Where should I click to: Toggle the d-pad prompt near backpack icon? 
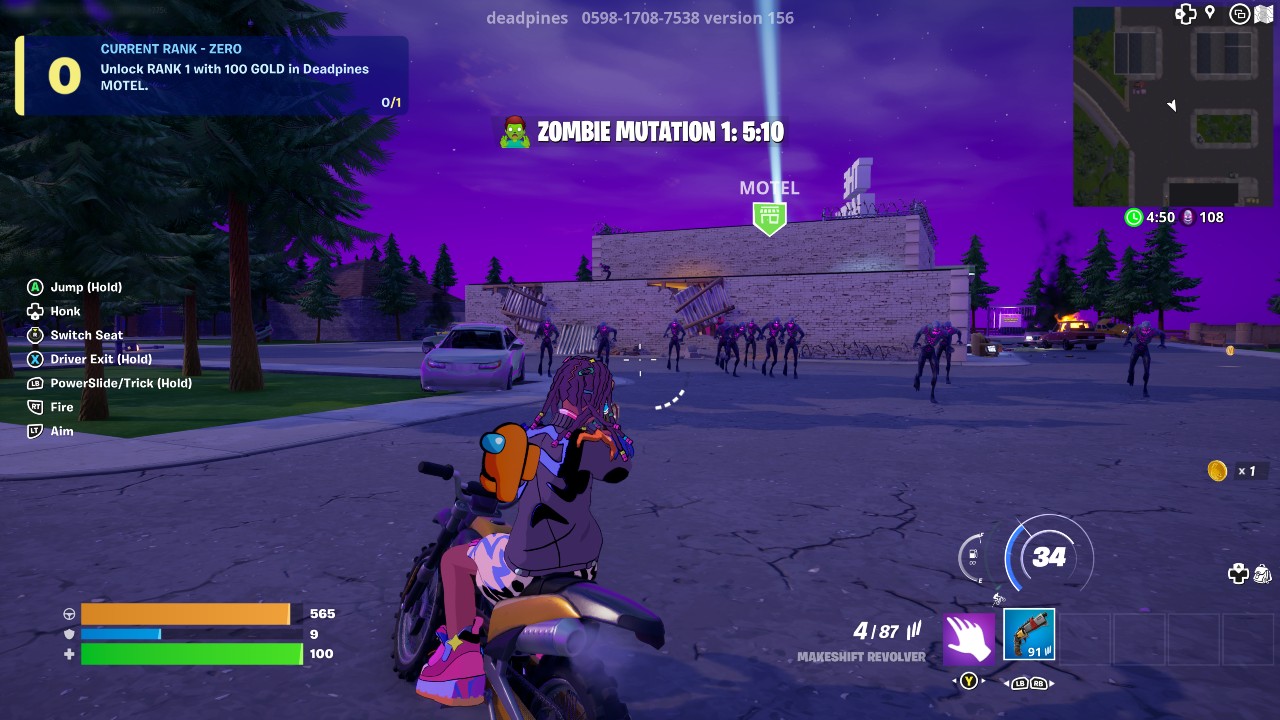pos(1238,572)
